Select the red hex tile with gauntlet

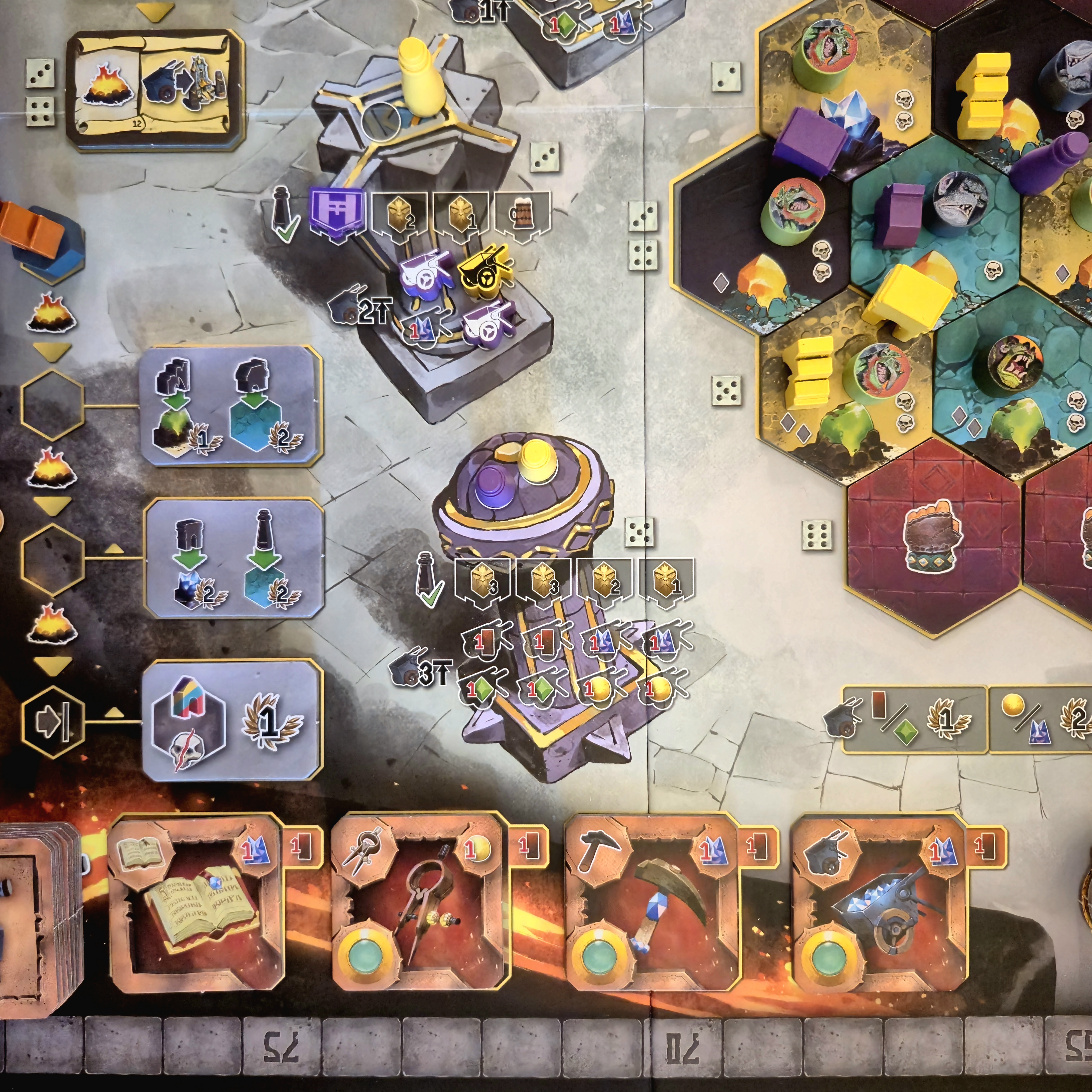point(934,537)
